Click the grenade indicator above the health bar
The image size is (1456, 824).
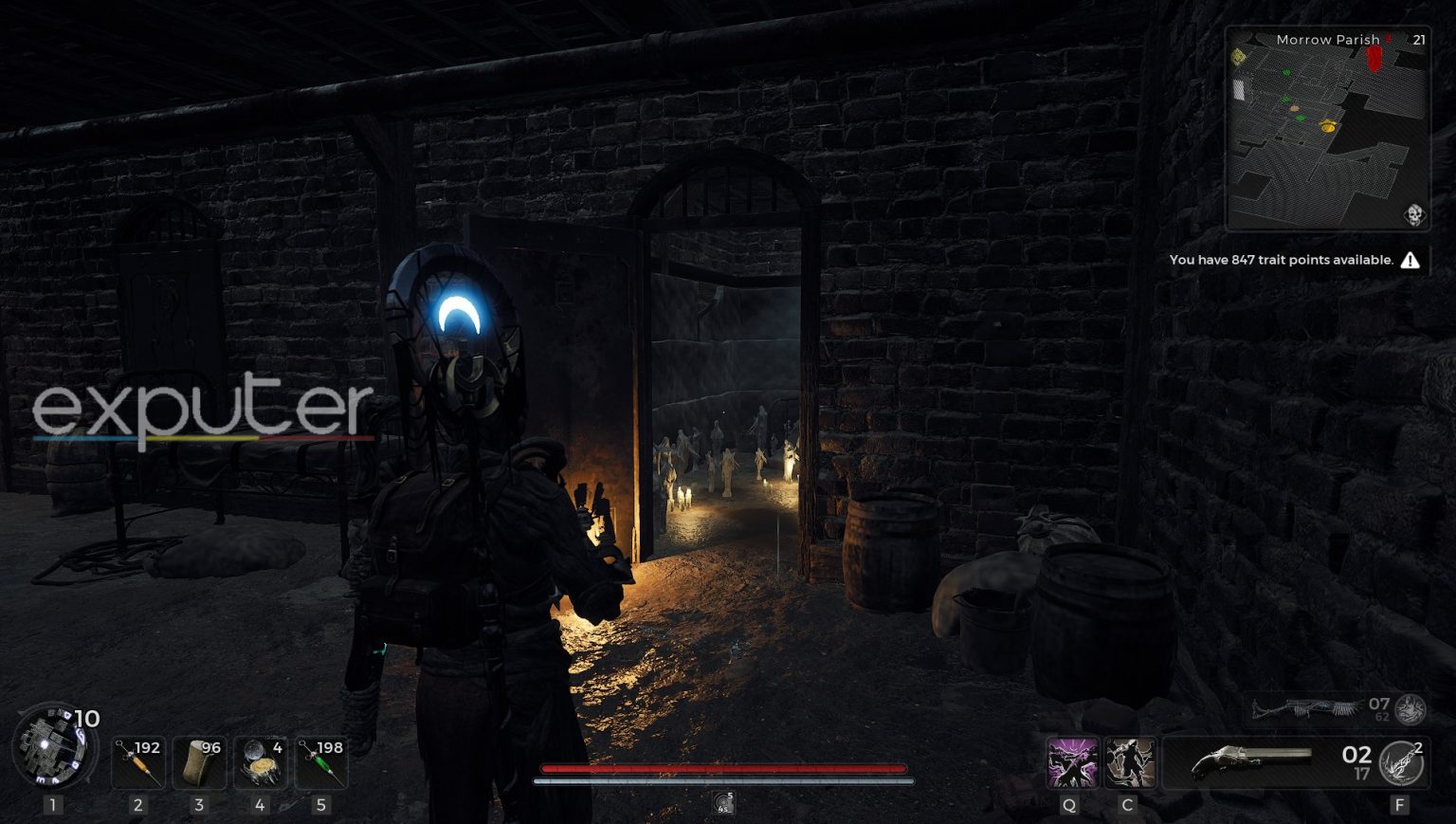point(723,801)
